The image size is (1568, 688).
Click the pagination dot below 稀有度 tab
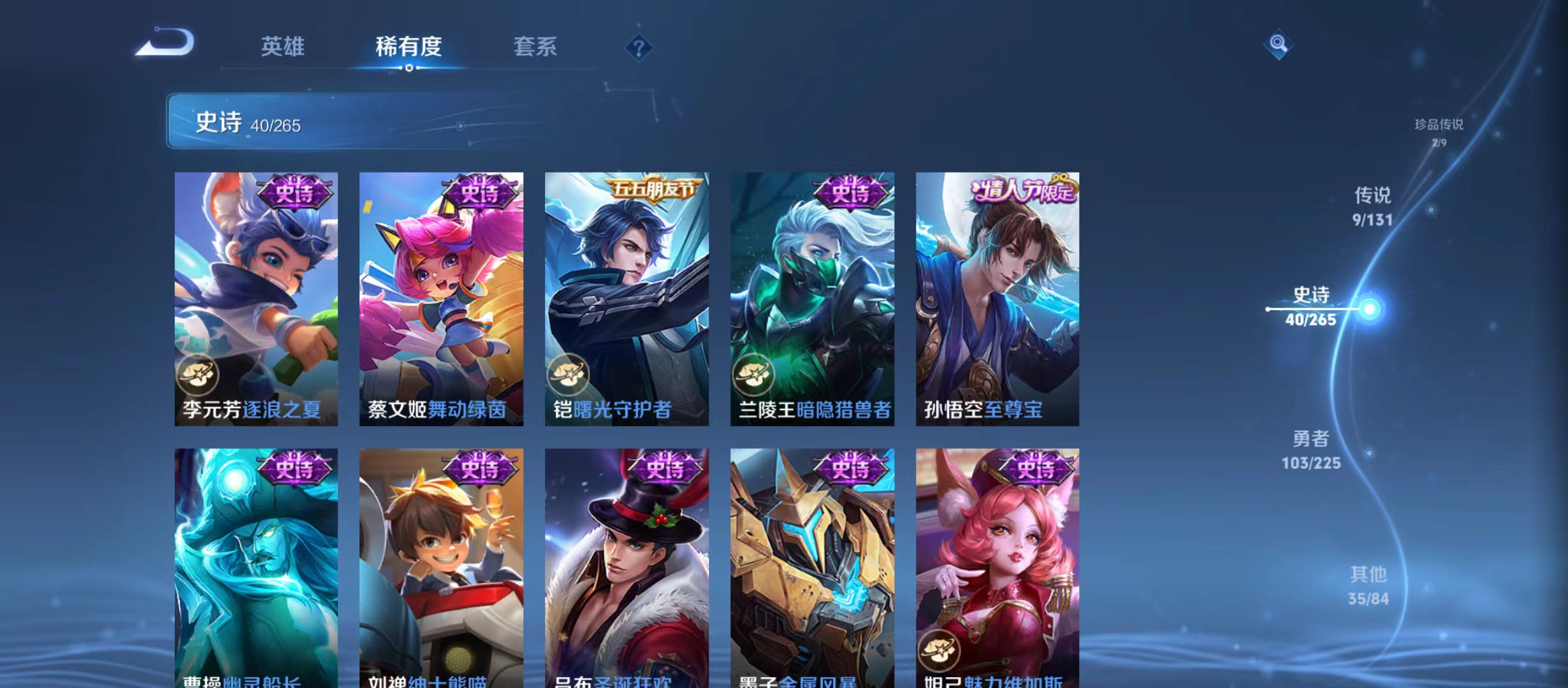[410, 72]
